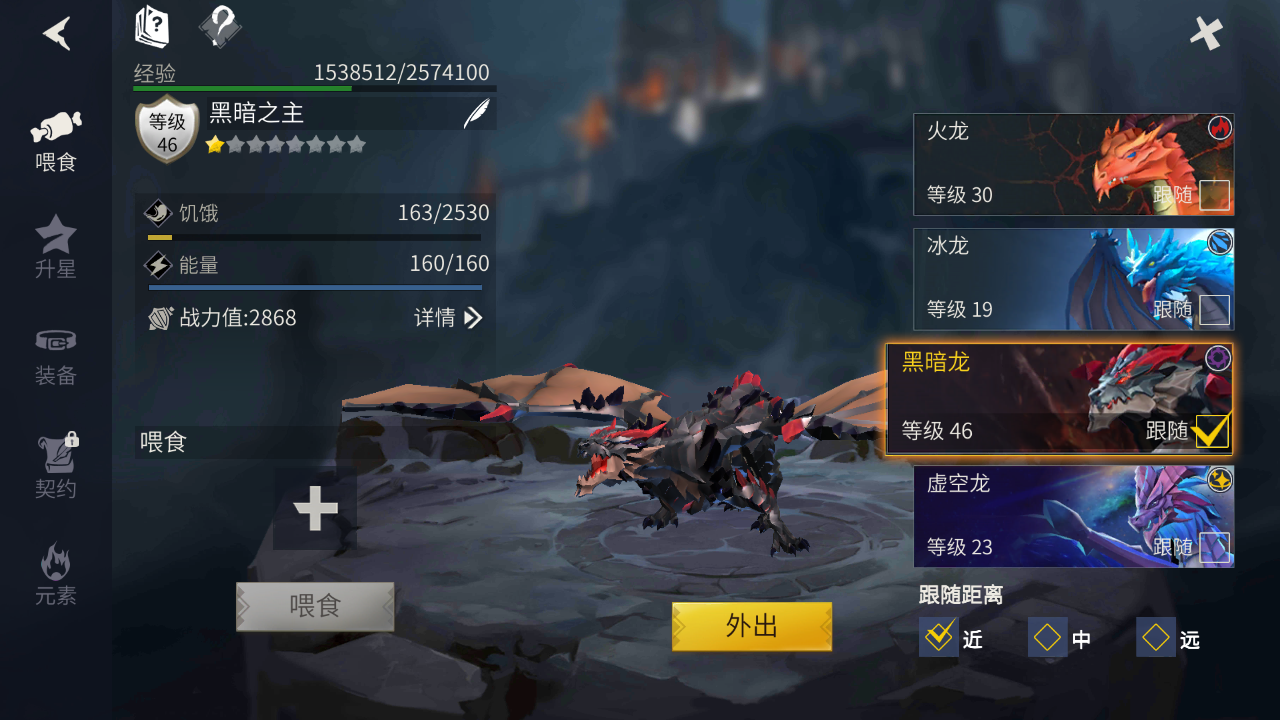Click the pencil icon to rename 黑暗之主
Viewport: 1280px width, 720px height.
pyautogui.click(x=477, y=112)
